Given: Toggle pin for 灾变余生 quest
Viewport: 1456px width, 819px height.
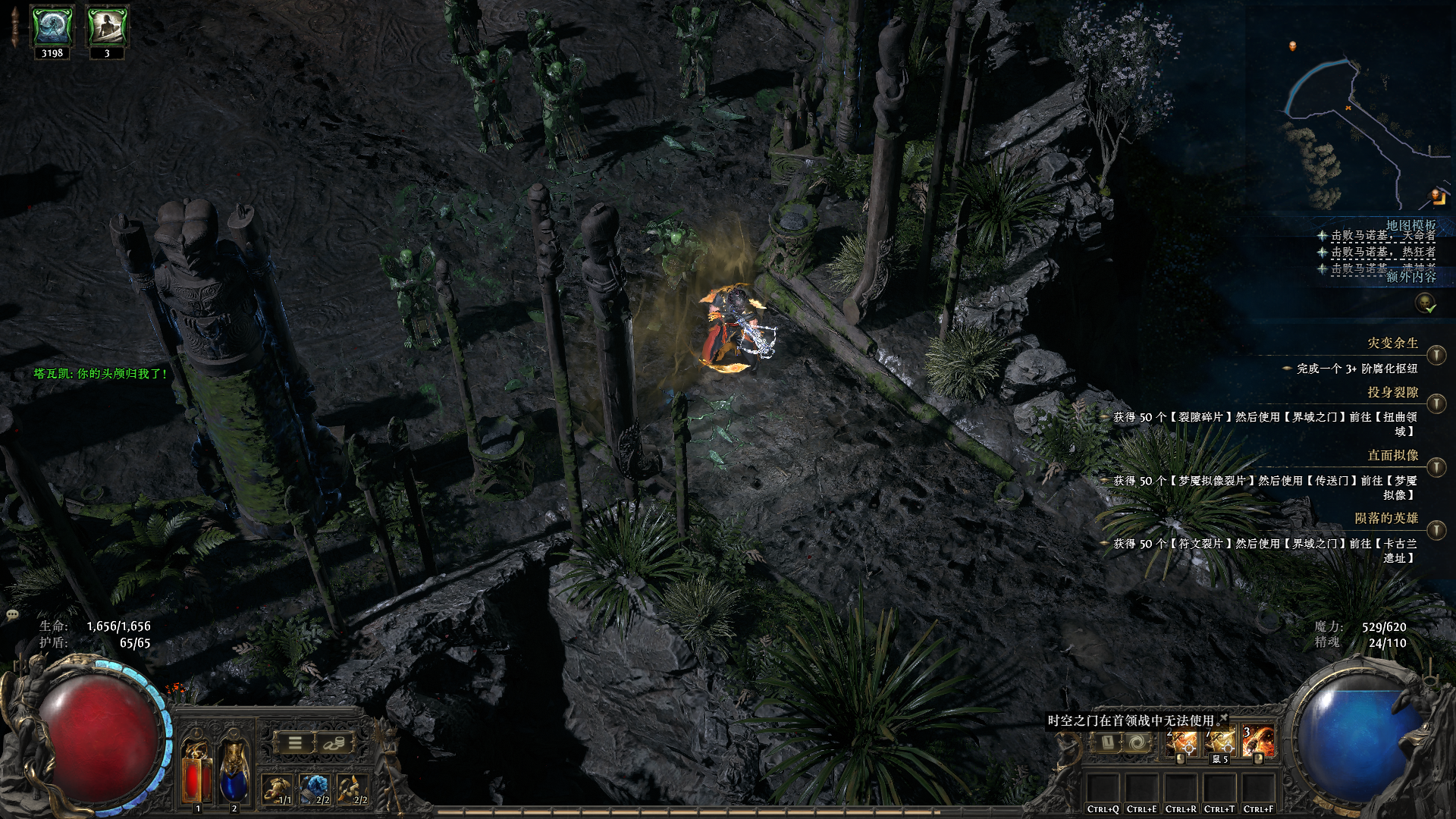Looking at the screenshot, I should 1436,355.
